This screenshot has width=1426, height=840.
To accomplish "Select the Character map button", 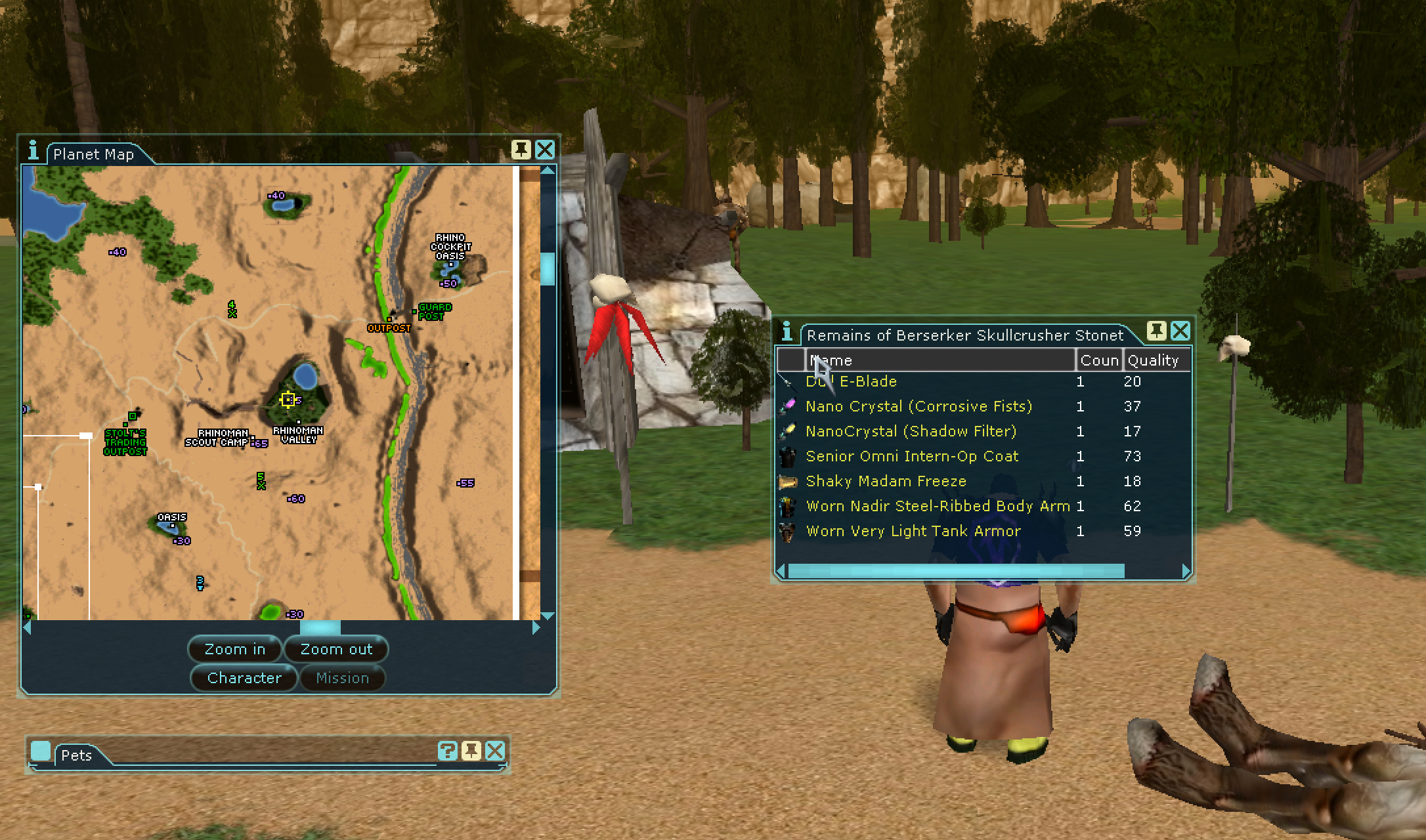I will [x=244, y=678].
